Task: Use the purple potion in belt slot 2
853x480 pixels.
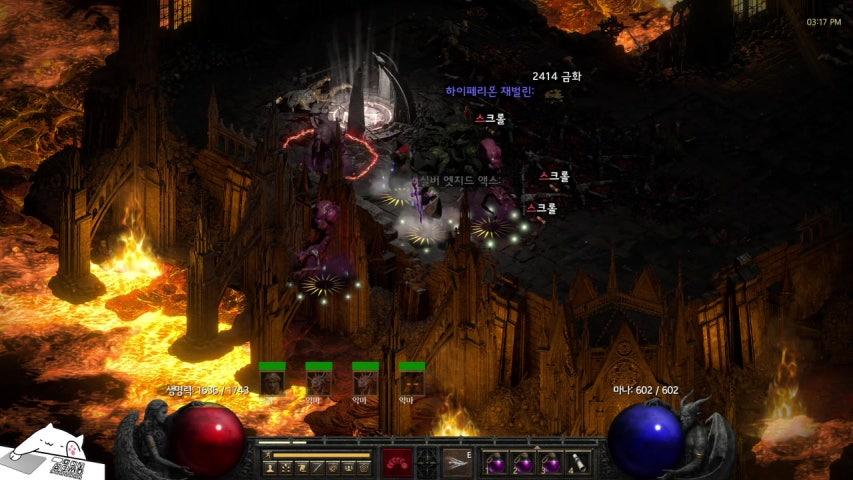Action: click(x=523, y=463)
